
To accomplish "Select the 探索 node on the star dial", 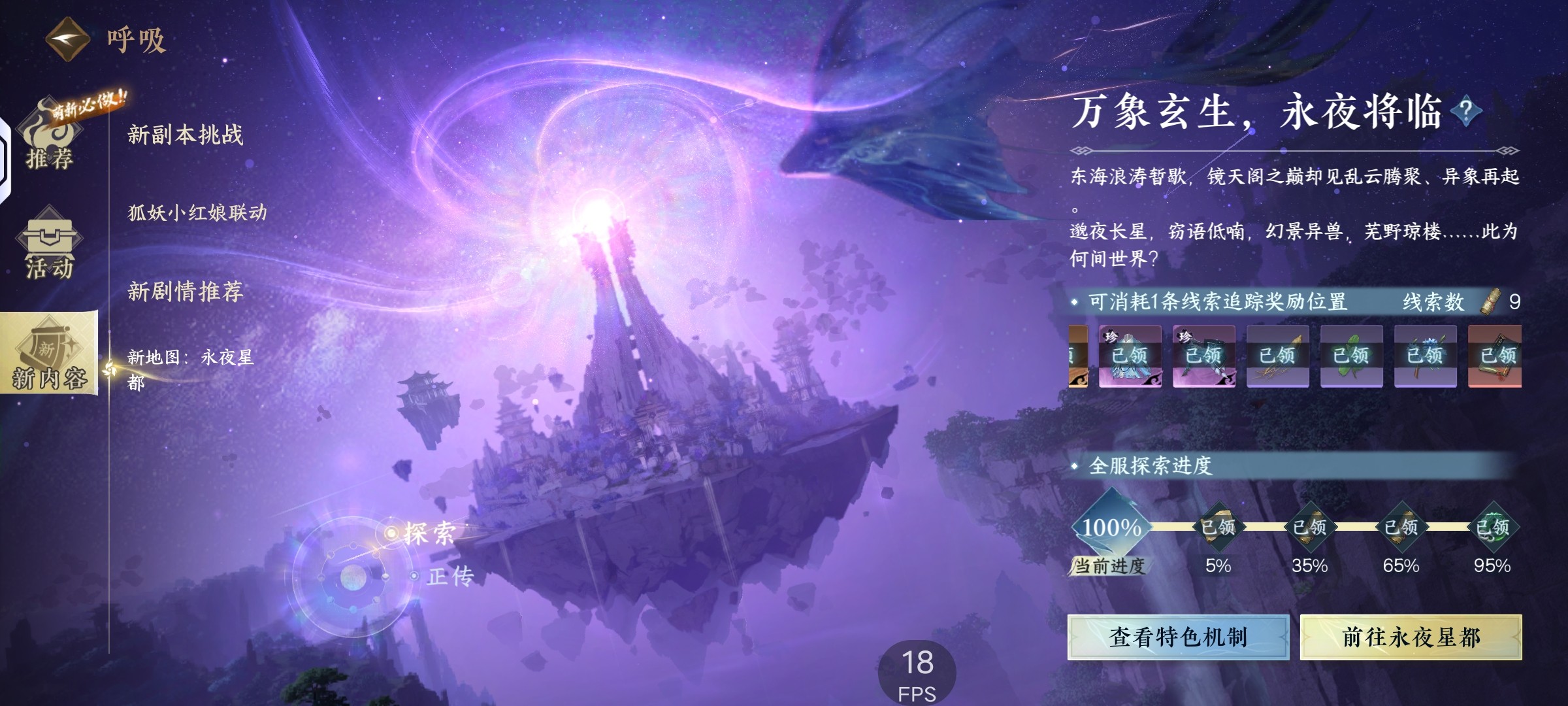I will point(426,533).
